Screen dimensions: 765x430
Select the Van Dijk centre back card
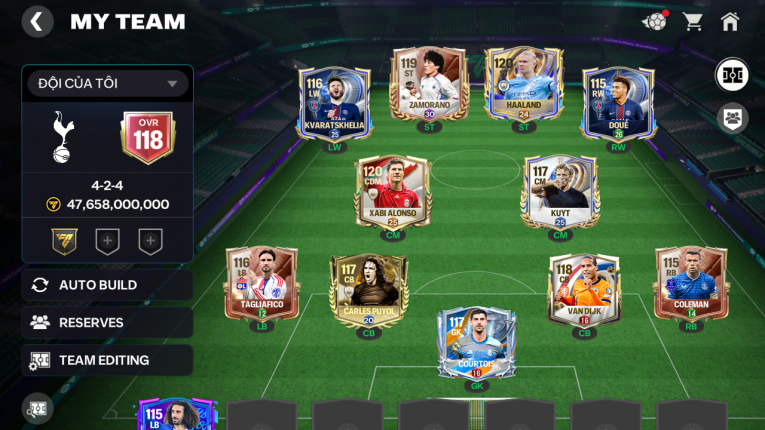[584, 290]
